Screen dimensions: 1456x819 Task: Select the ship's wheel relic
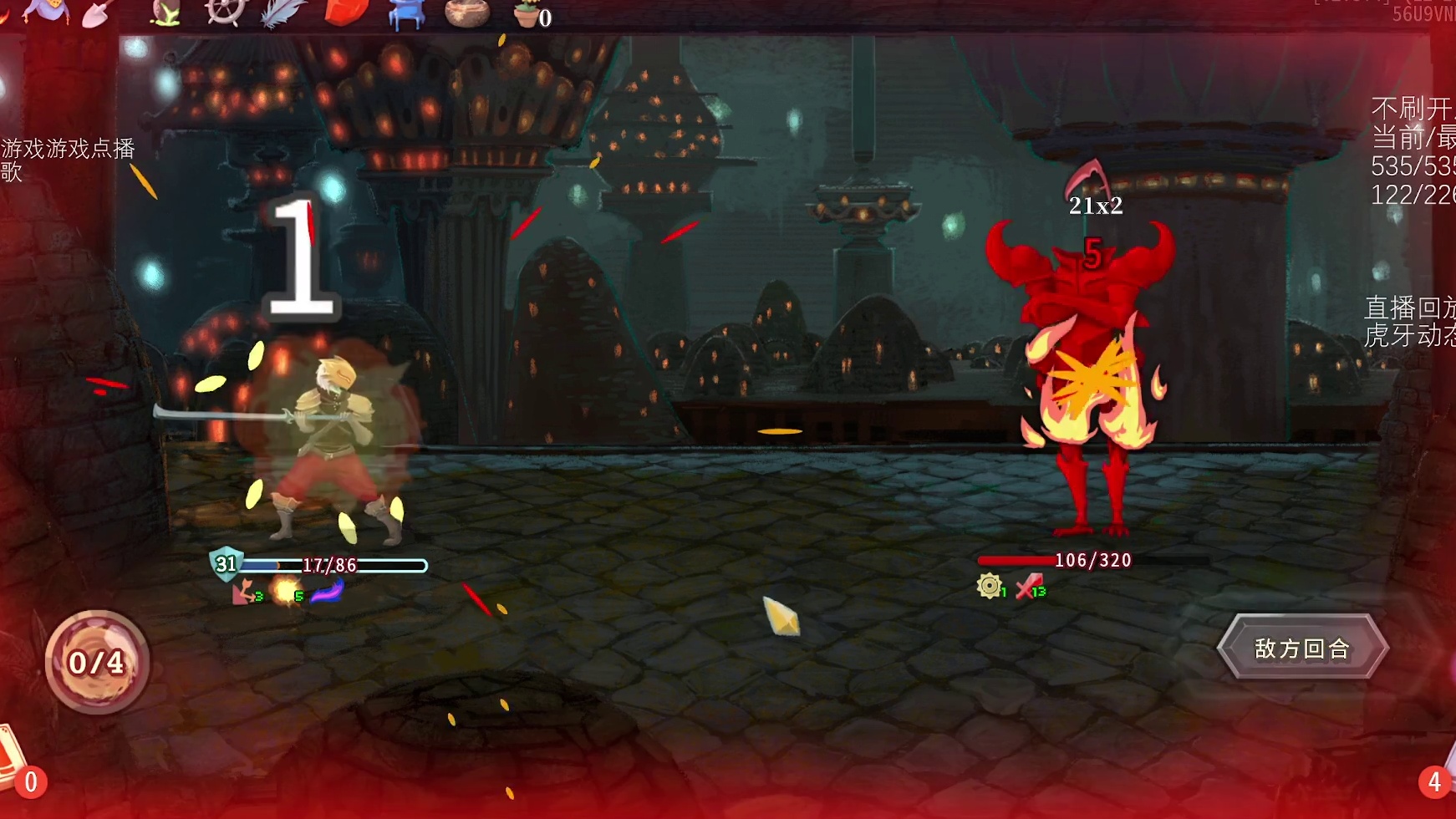pyautogui.click(x=226, y=12)
